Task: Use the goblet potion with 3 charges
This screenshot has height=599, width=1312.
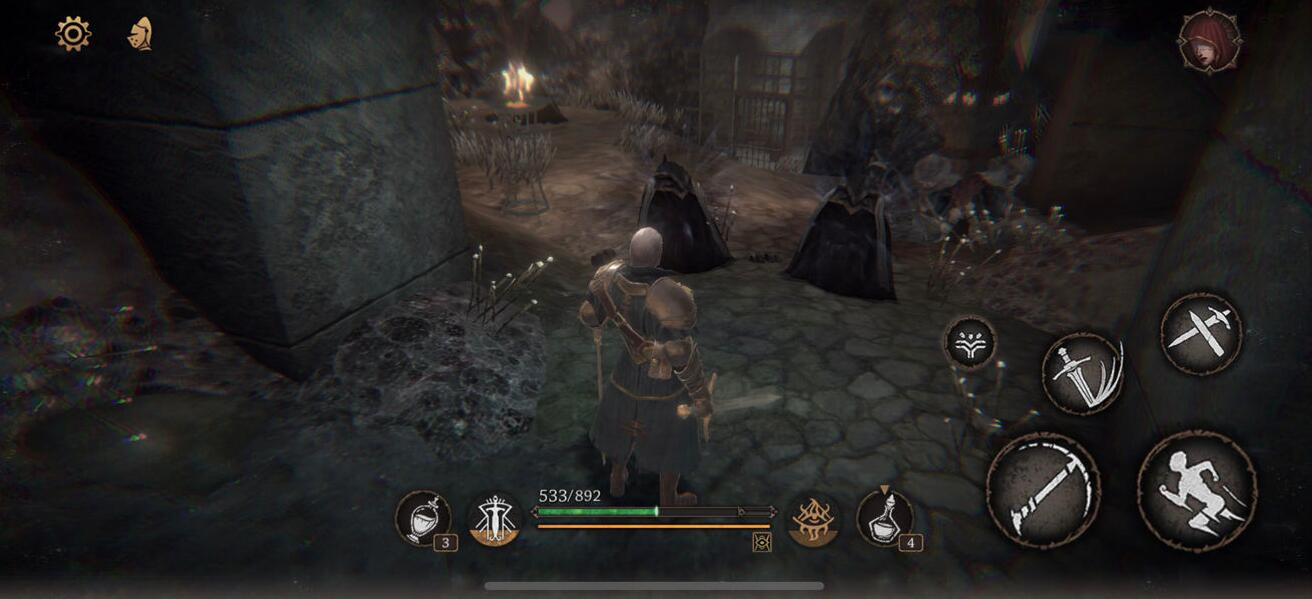Action: 423,518
